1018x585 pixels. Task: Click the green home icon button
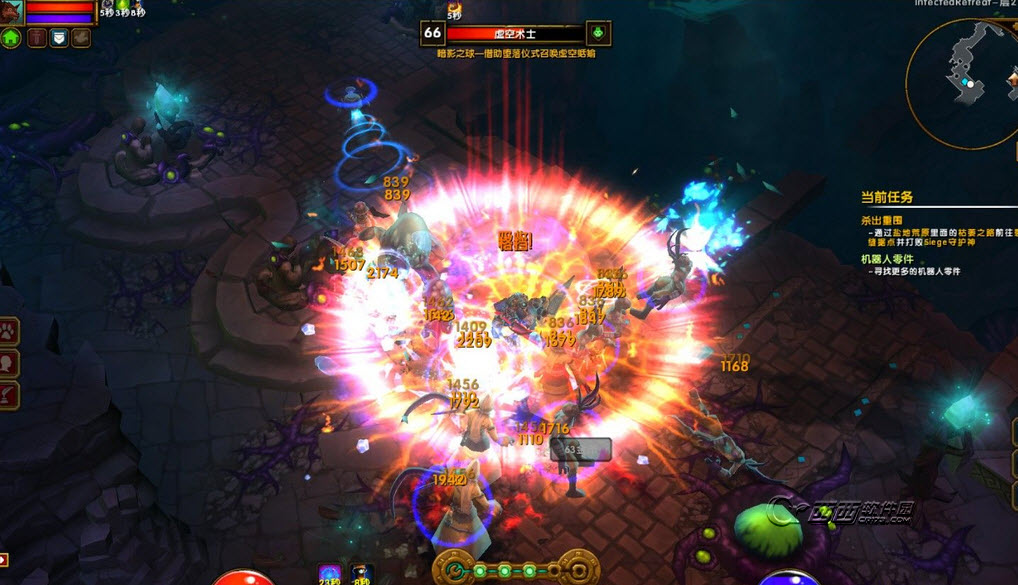pyautogui.click(x=11, y=38)
